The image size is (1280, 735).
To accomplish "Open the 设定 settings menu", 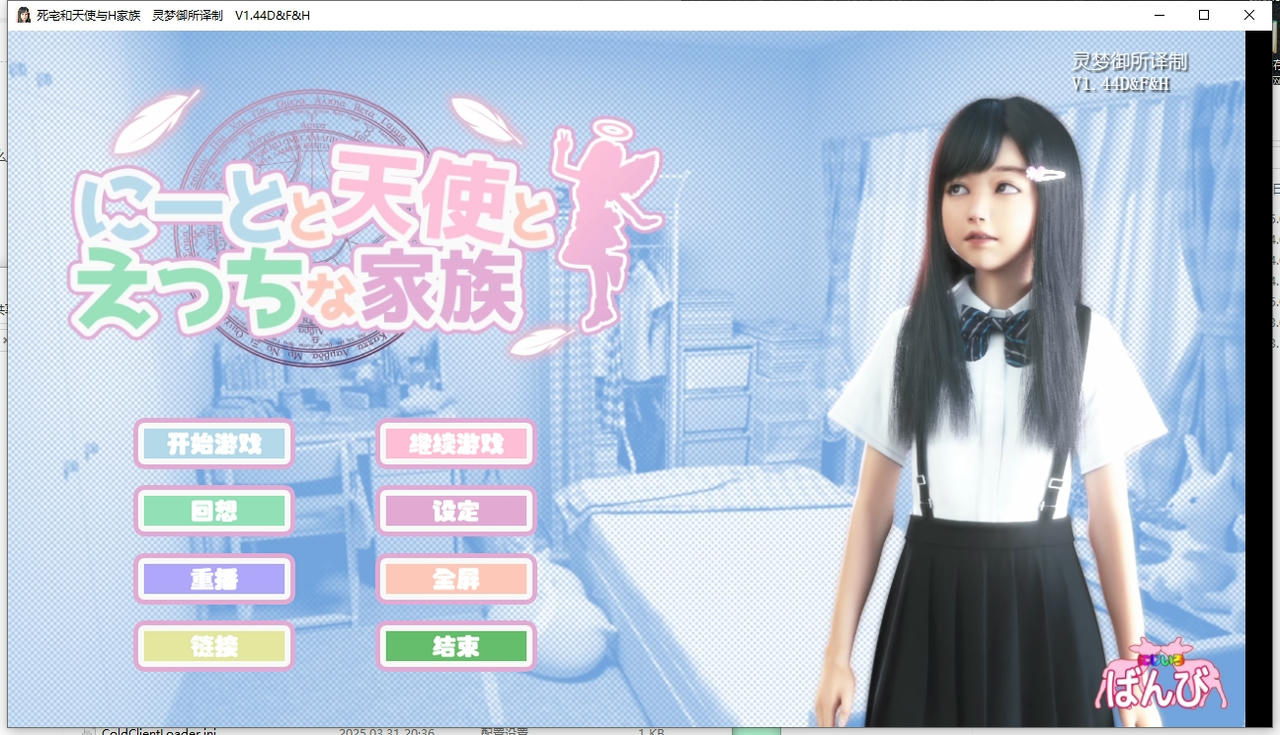I will coord(455,511).
